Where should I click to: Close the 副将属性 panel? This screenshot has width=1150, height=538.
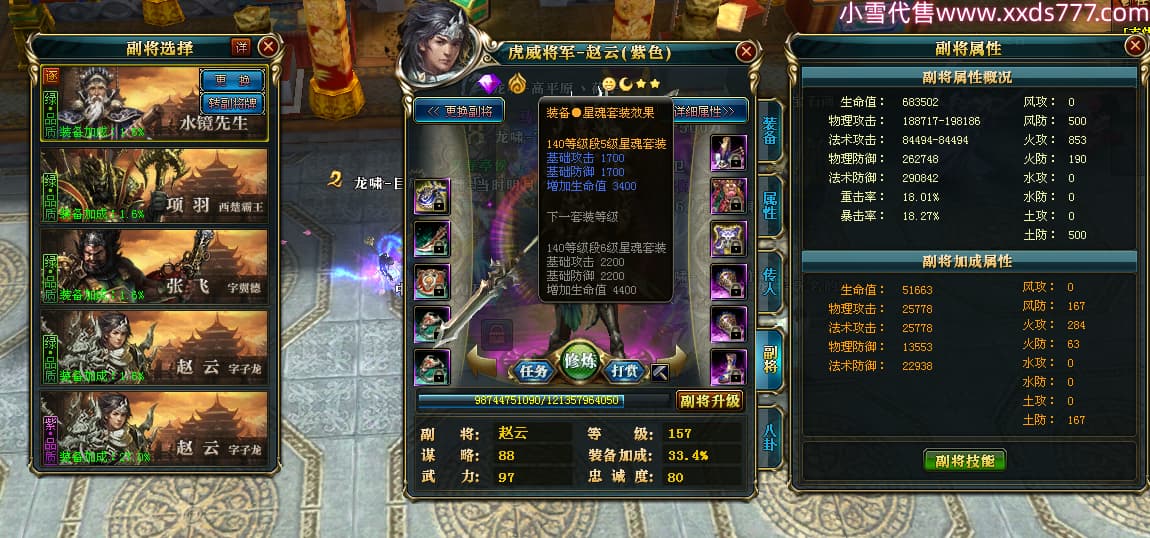coord(1134,46)
